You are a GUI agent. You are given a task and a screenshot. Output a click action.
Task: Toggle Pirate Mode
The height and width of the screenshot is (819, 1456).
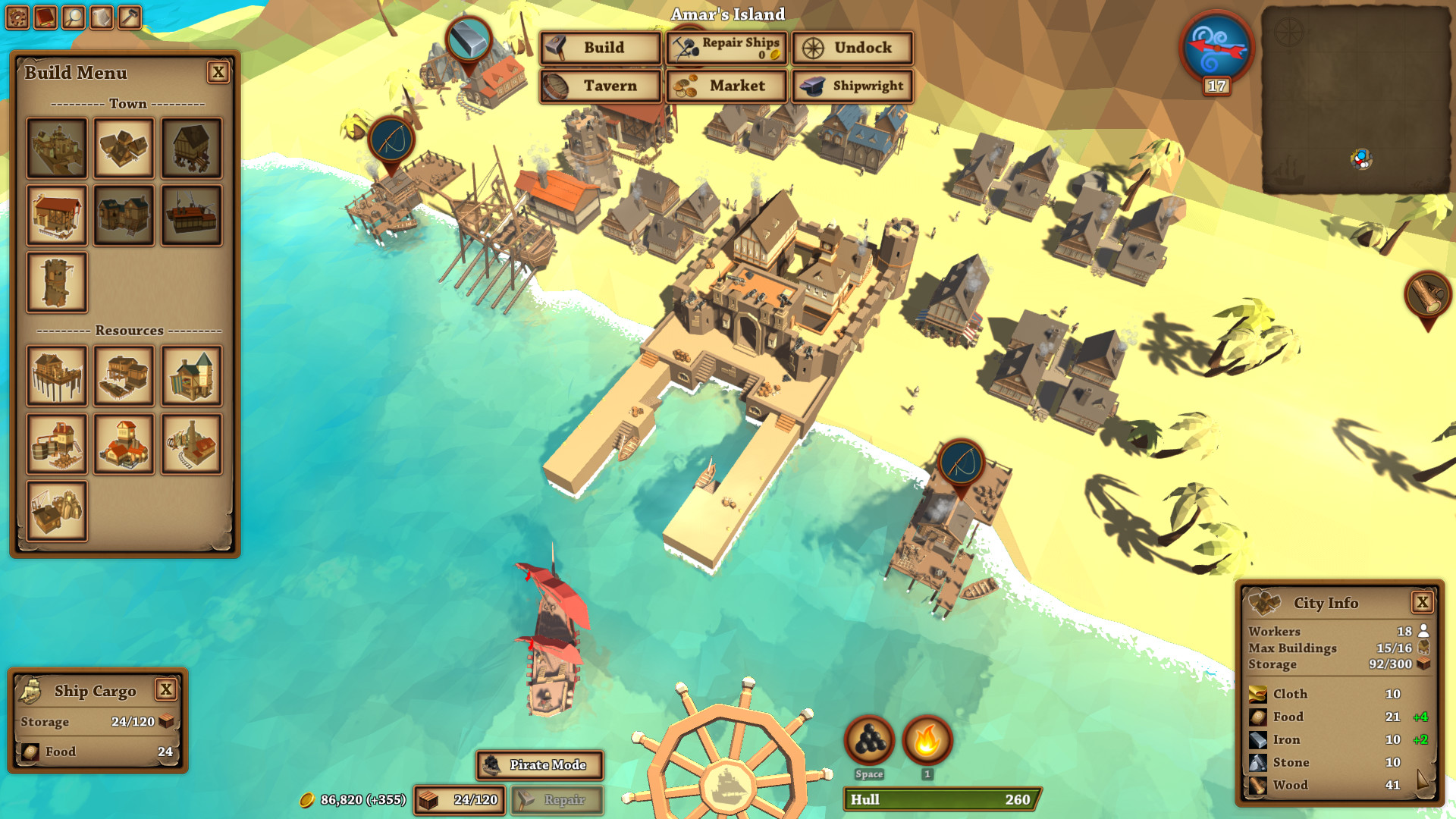(x=538, y=766)
